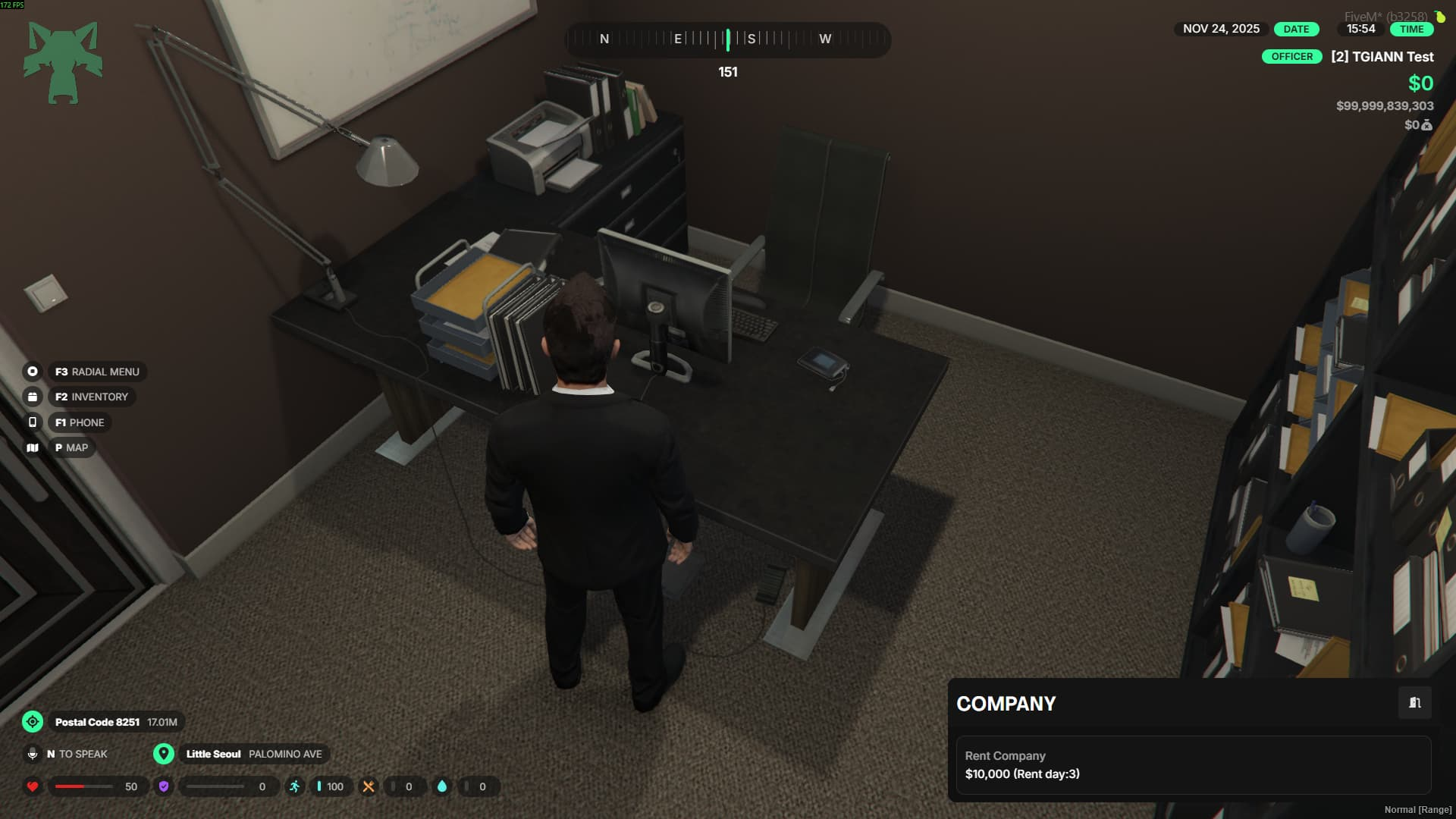Click the microphone voice icon
1456x819 pixels.
tap(33, 754)
